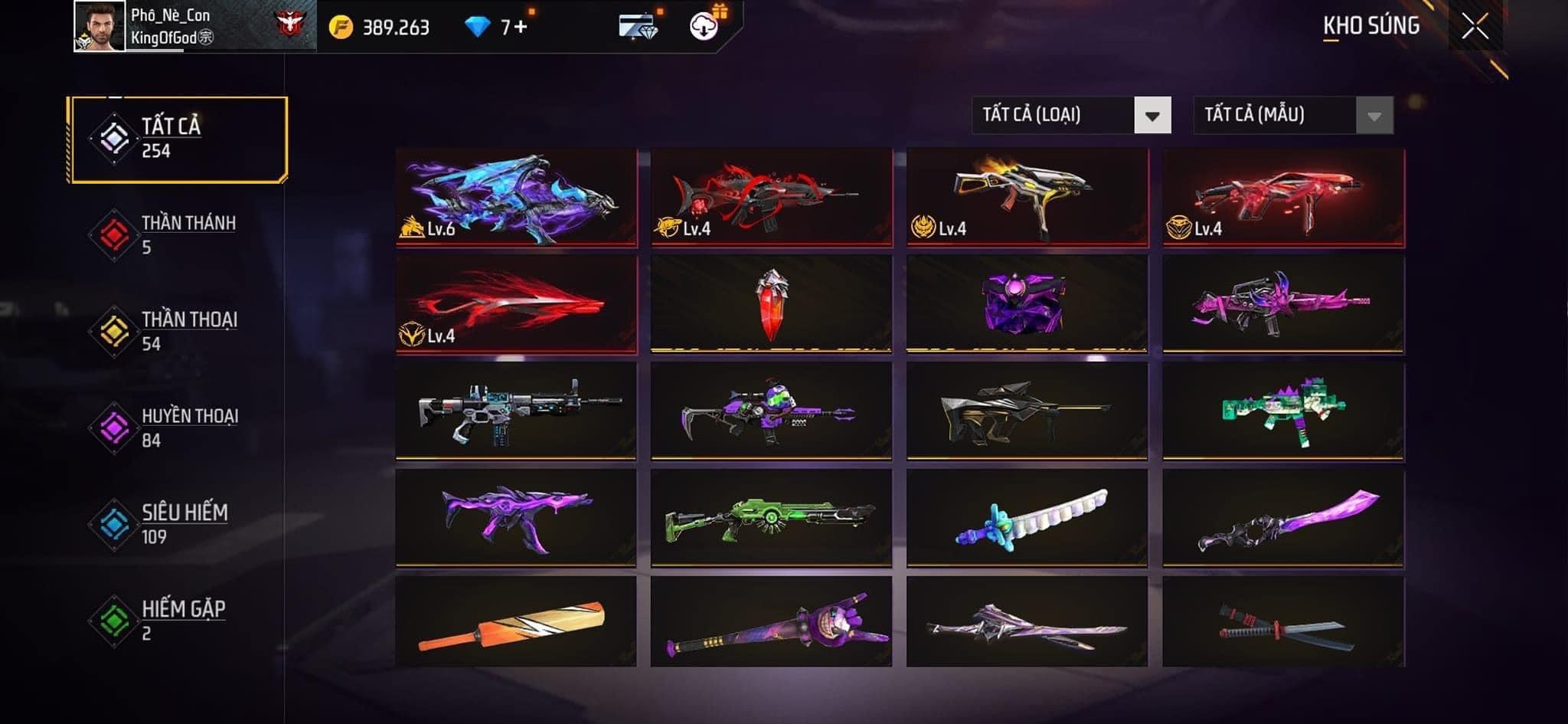Open the cloud download icon
Screen dimensions: 1568x724
(x=703, y=28)
